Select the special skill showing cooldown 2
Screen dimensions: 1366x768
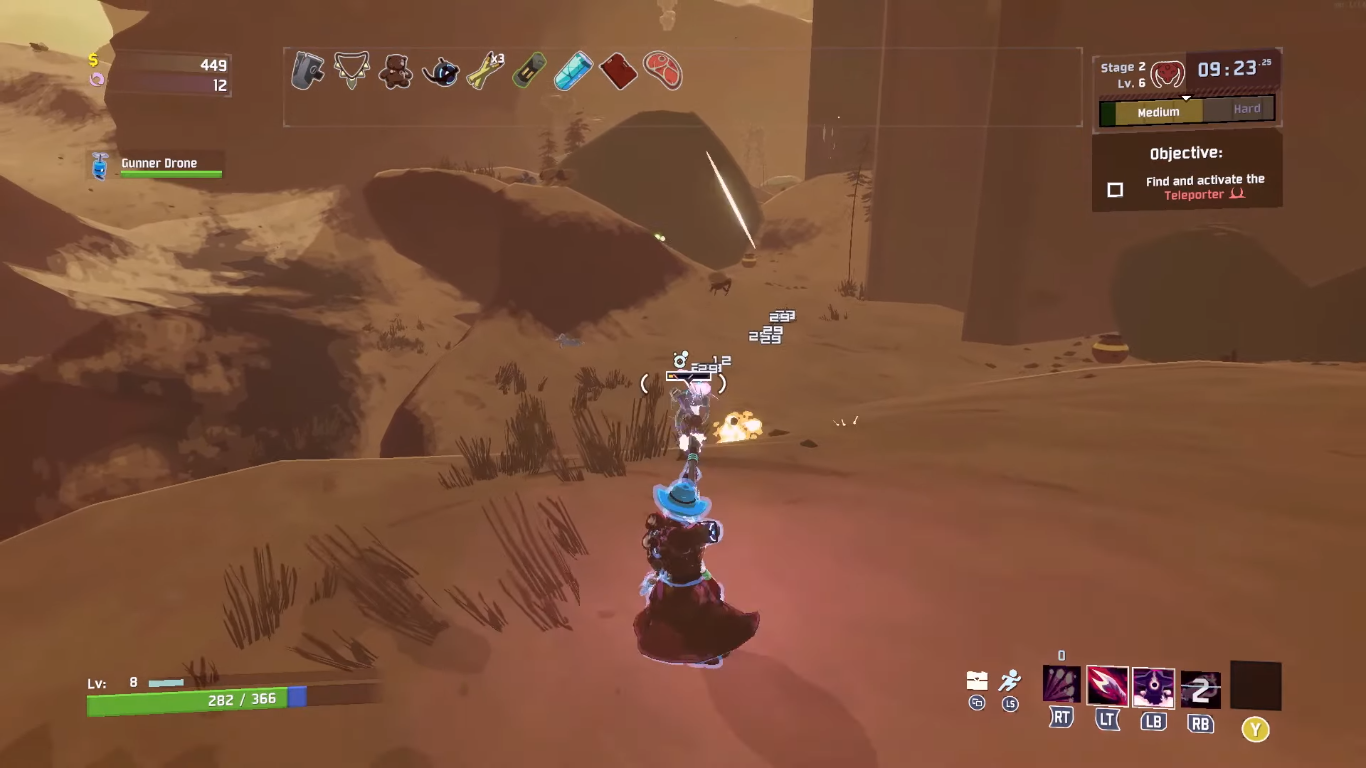click(1200, 688)
